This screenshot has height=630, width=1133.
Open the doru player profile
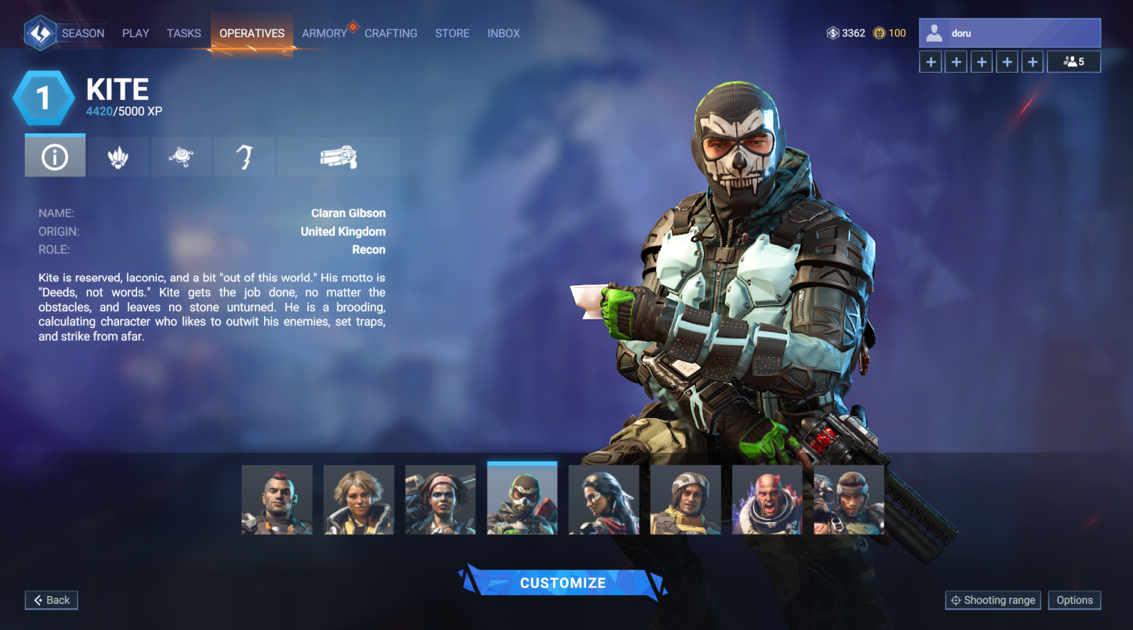click(1009, 33)
